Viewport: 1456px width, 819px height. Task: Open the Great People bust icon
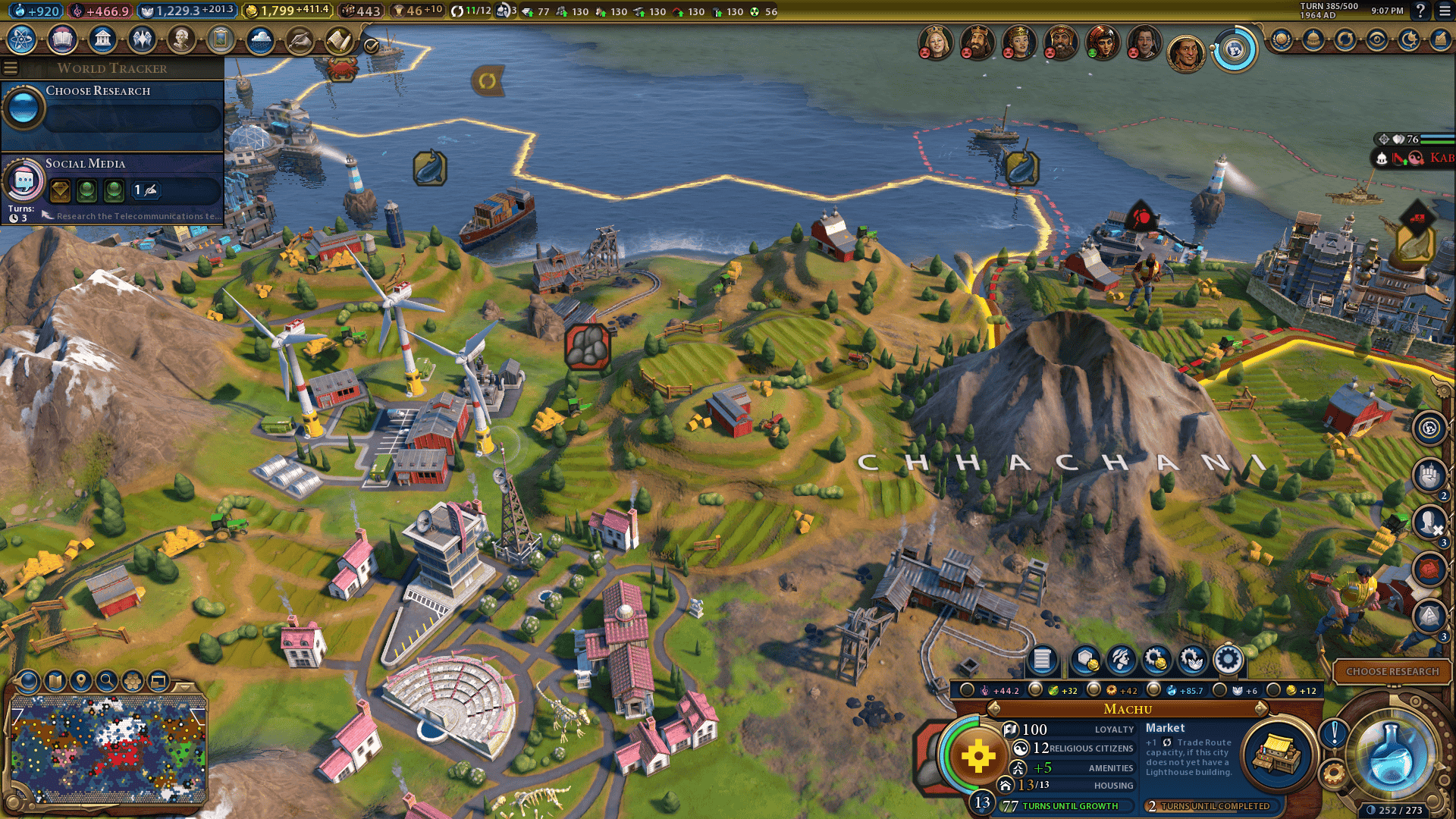pyautogui.click(x=181, y=39)
